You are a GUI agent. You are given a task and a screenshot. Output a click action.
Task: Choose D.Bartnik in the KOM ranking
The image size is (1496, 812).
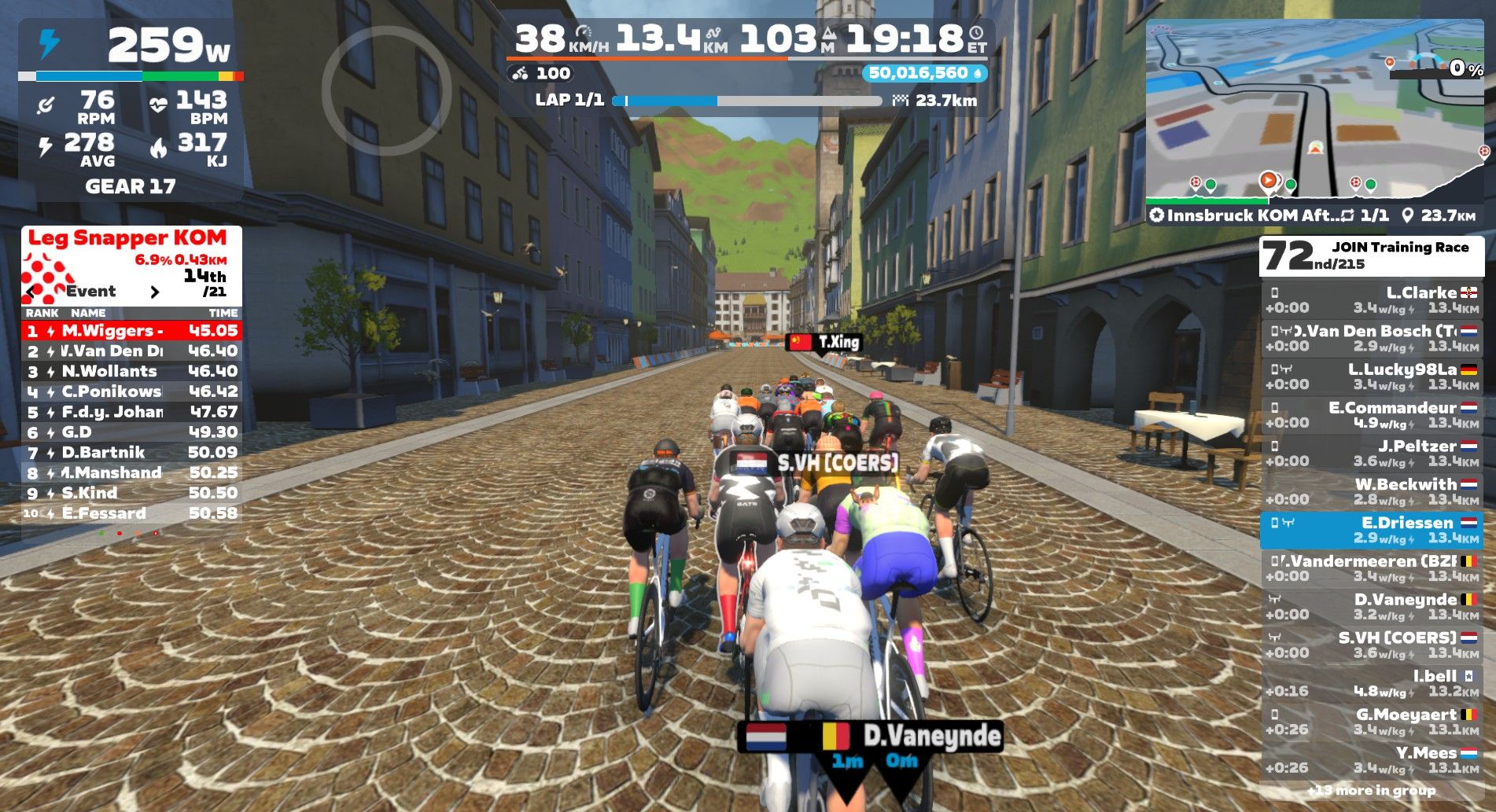(x=131, y=453)
